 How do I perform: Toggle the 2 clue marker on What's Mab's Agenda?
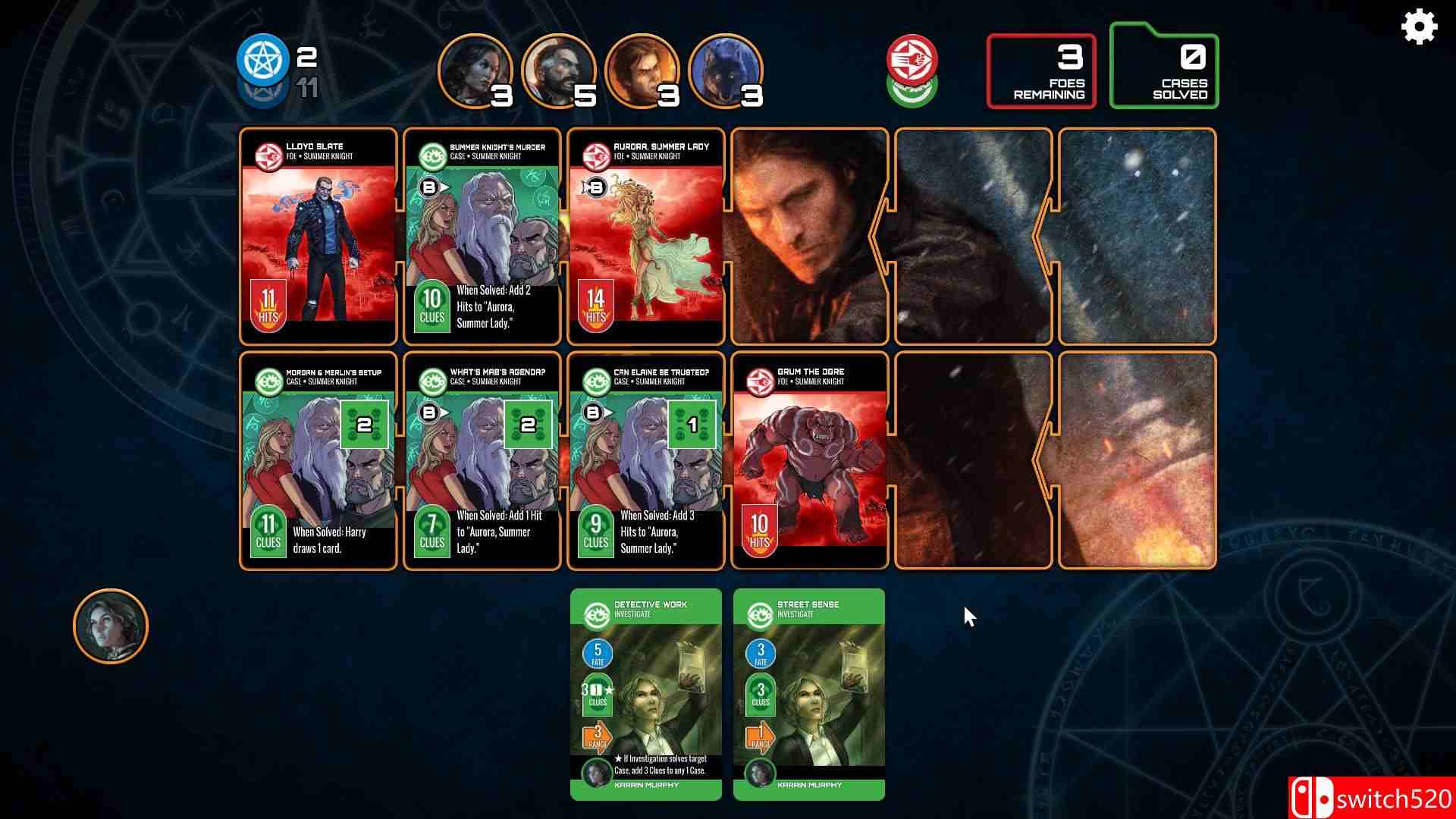click(527, 425)
